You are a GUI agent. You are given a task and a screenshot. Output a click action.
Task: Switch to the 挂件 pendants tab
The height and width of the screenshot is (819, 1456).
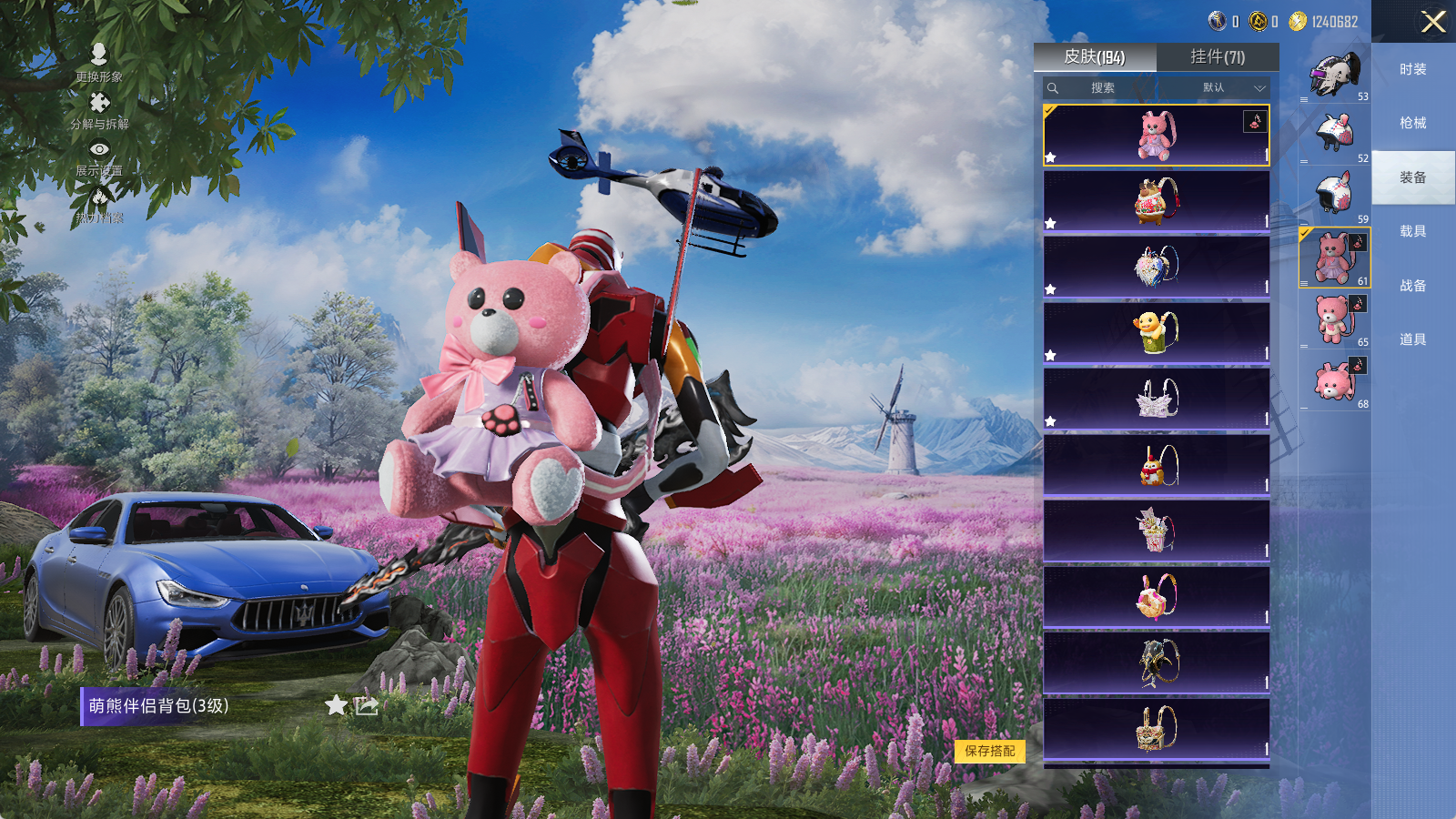[1218, 57]
